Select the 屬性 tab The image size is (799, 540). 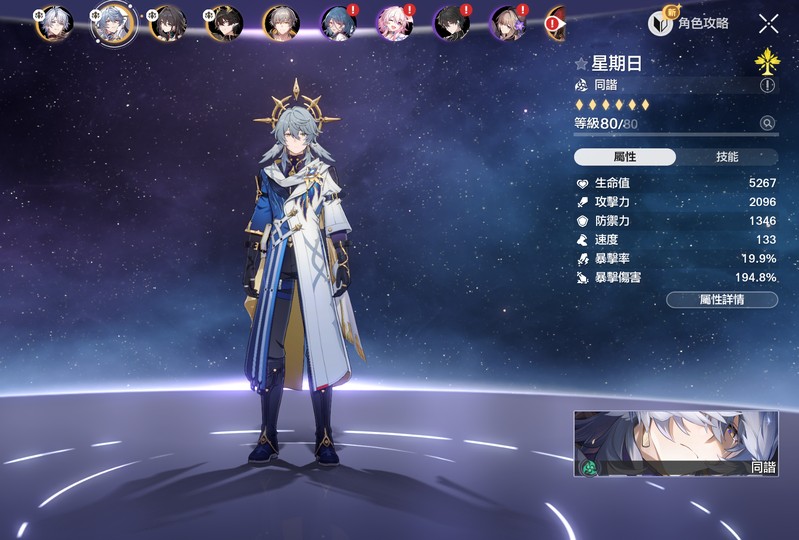[x=625, y=157]
